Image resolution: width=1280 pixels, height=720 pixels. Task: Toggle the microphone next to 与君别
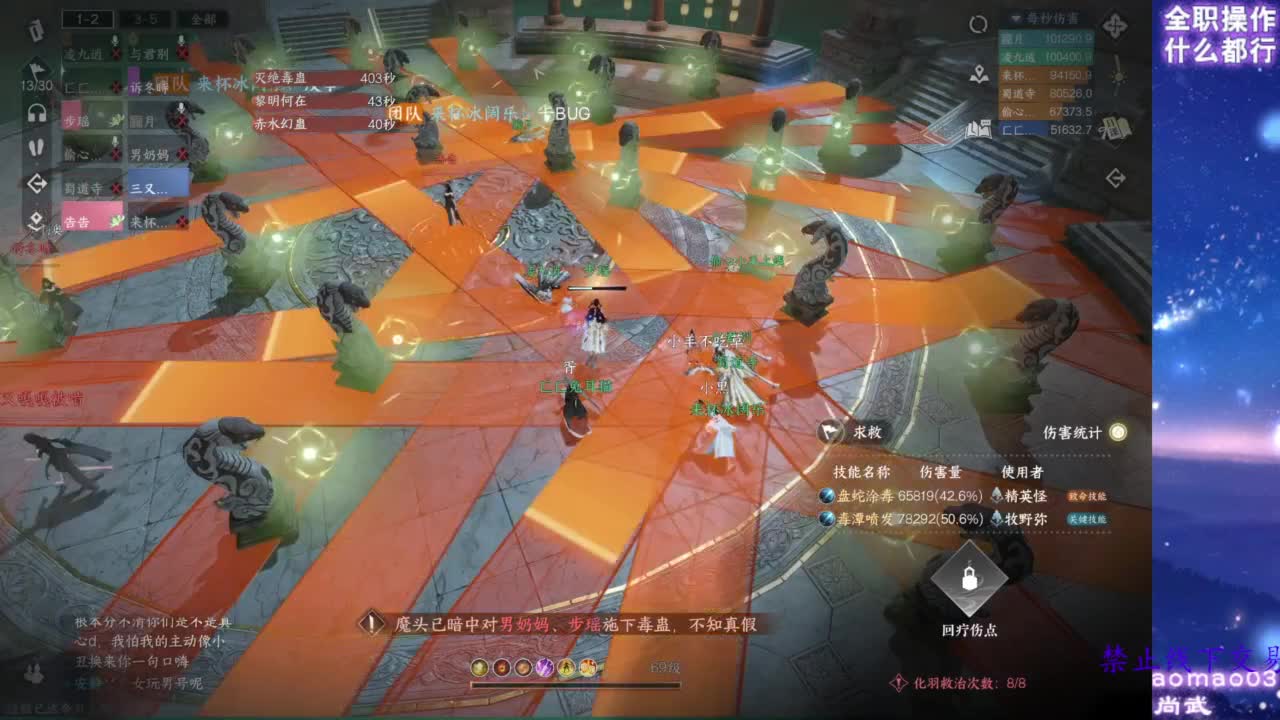point(180,42)
